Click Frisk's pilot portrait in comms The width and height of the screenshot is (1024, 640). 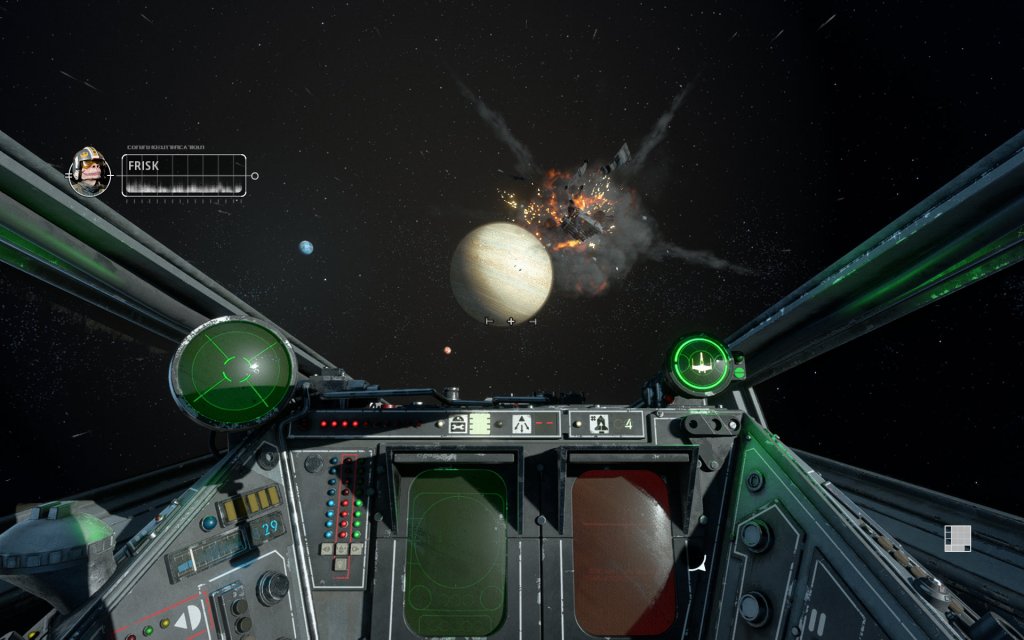(89, 171)
